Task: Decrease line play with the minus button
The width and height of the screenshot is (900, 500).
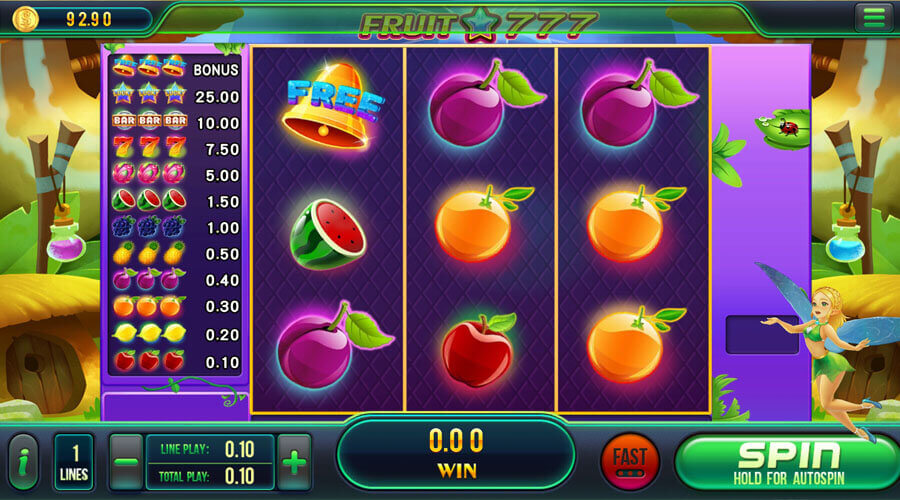Action: (x=127, y=462)
